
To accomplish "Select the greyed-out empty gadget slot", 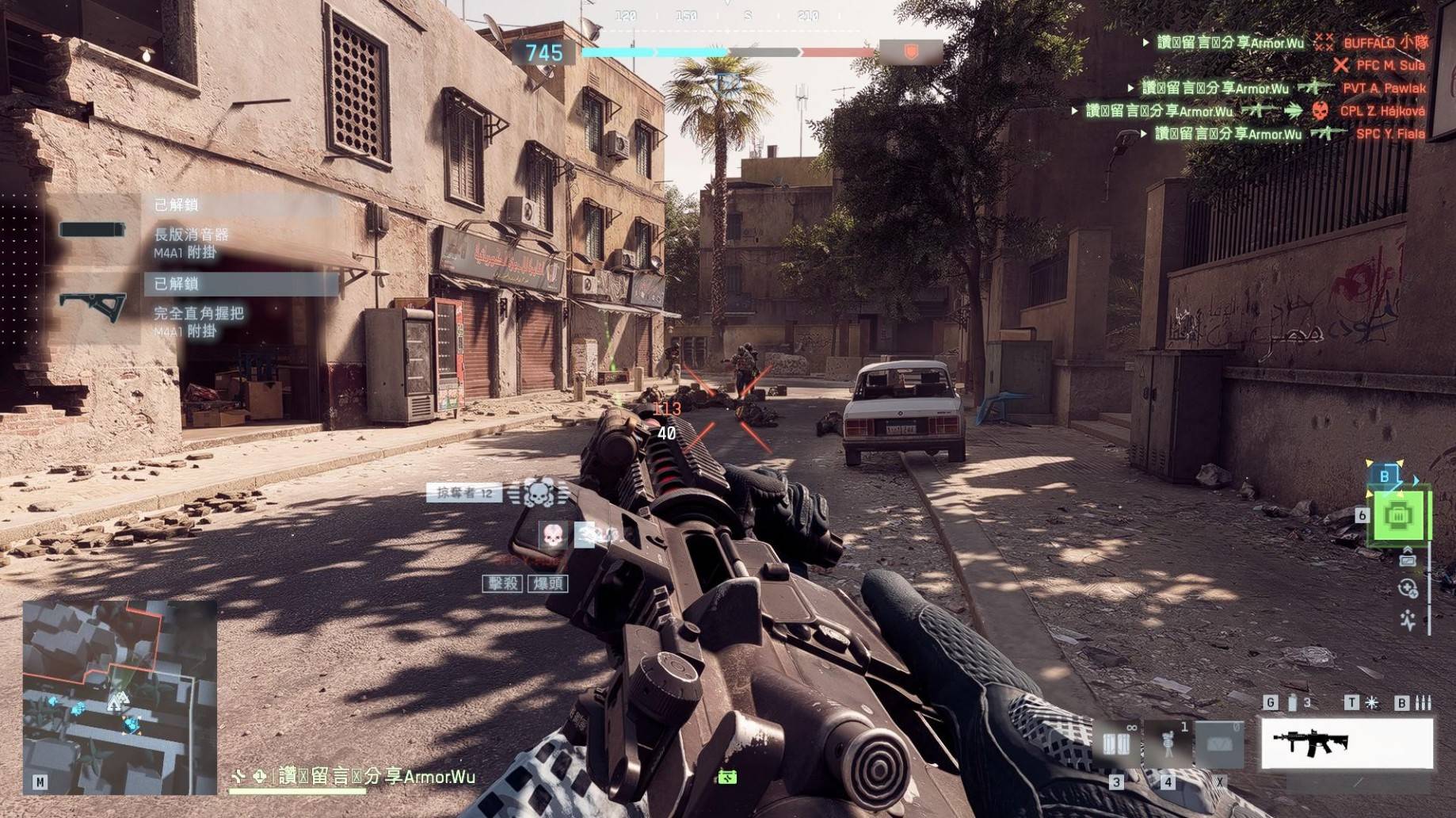I will [1219, 743].
